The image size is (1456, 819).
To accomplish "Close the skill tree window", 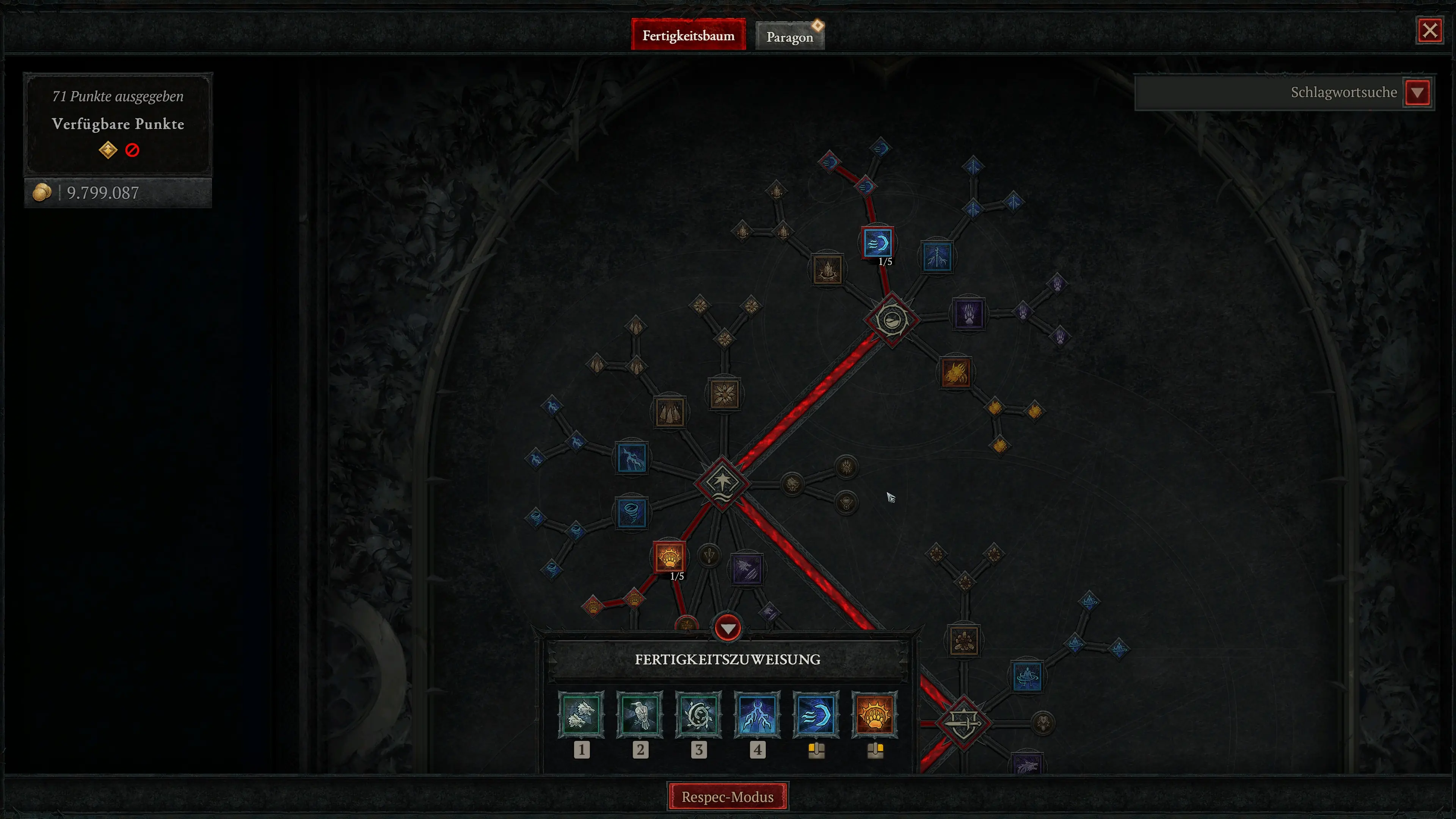I will 1429,30.
